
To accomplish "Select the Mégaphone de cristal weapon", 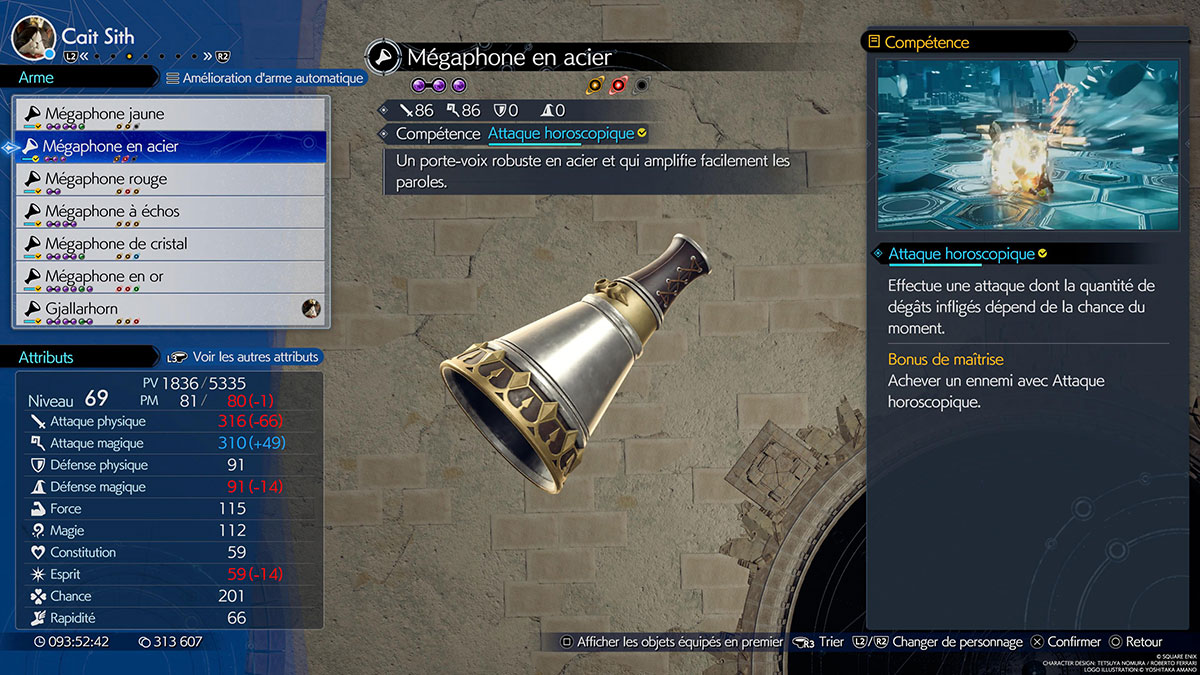I will coord(170,244).
